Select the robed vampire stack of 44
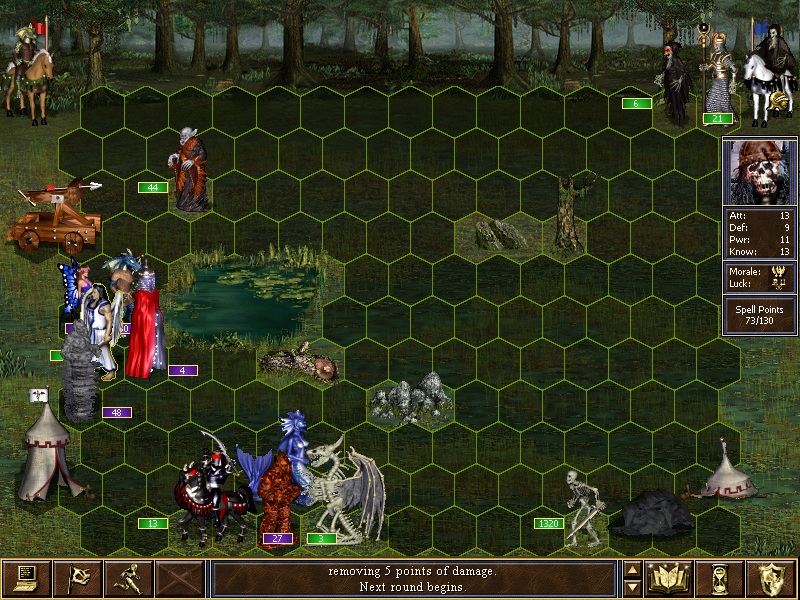 point(190,170)
